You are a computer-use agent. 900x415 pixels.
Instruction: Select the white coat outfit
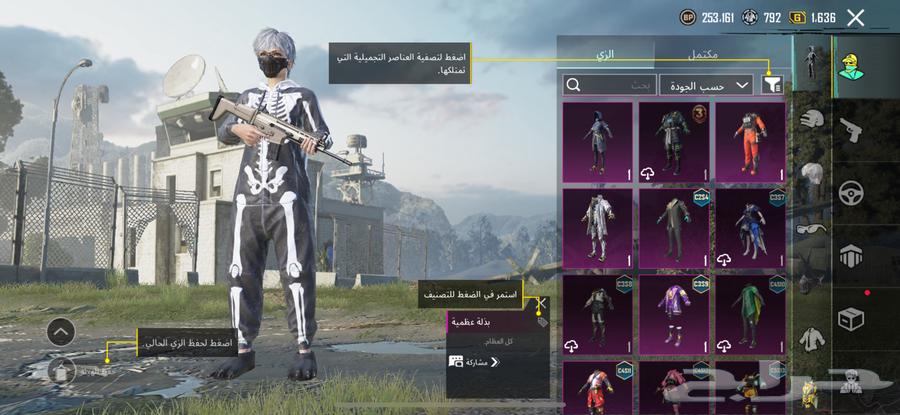pos(597,229)
